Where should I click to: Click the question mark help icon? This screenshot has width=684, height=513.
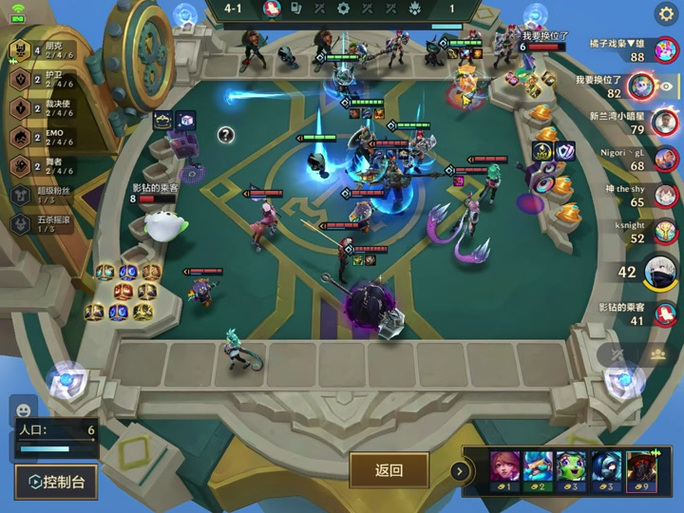[x=227, y=135]
